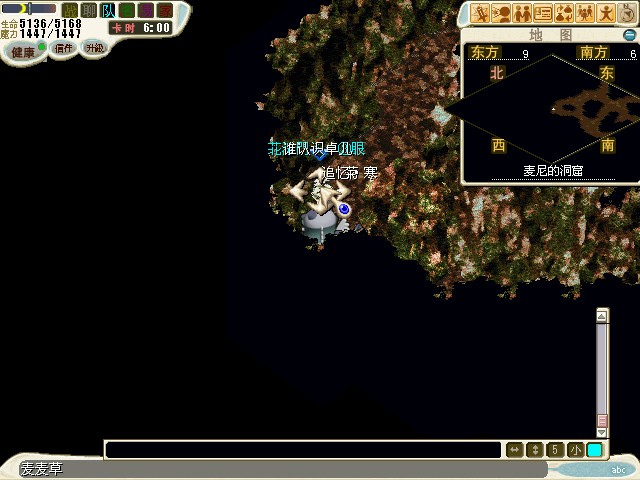Select the cyan chat color swatch
Image resolution: width=640 pixels, height=480 pixels.
click(x=595, y=450)
